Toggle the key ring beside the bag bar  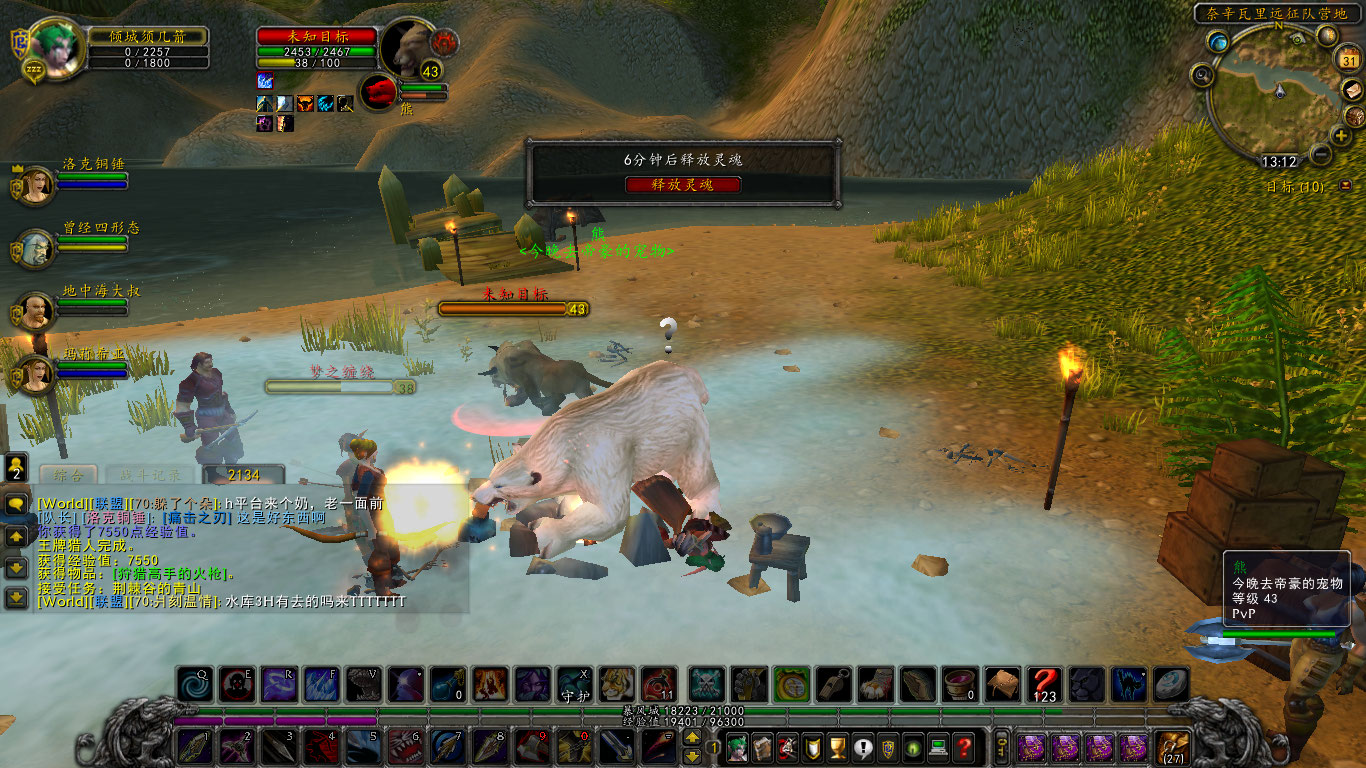[1001, 748]
